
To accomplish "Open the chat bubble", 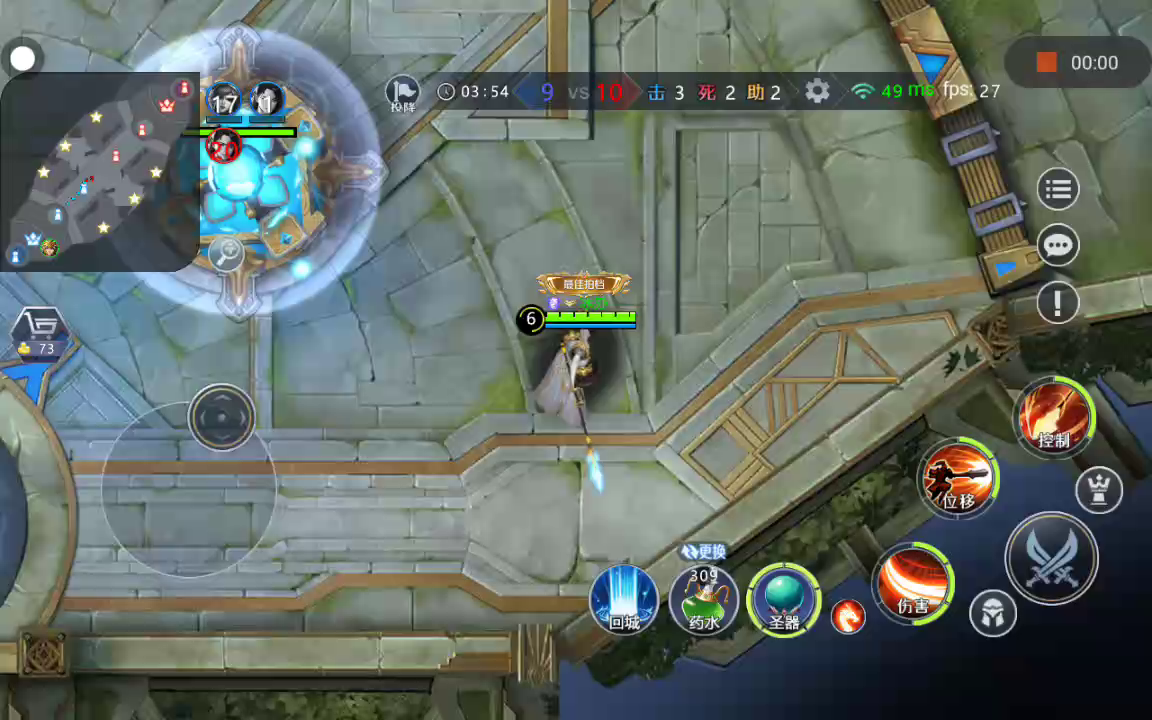I will [1058, 245].
